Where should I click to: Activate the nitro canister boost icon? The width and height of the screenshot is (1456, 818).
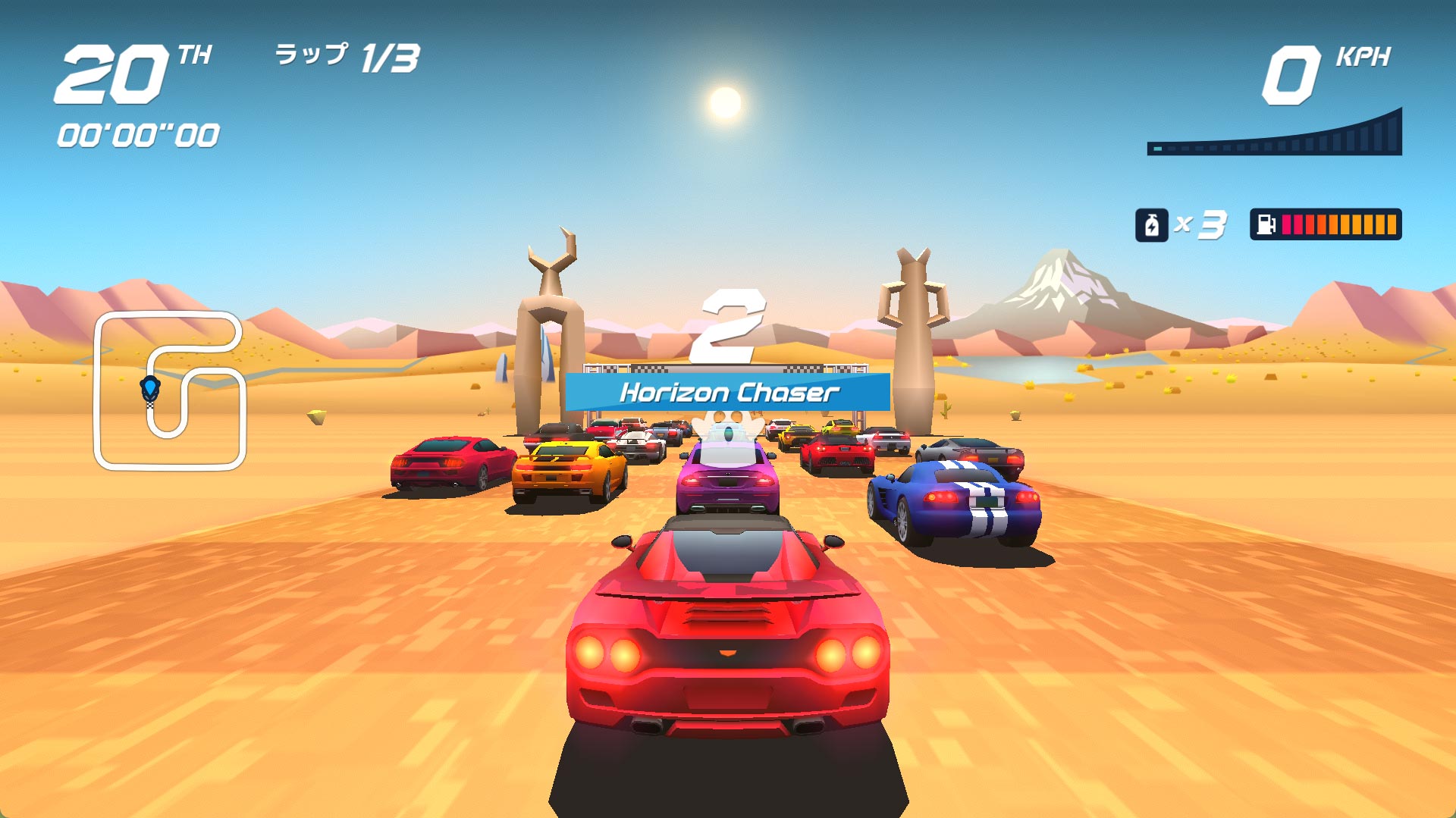[x=1150, y=225]
